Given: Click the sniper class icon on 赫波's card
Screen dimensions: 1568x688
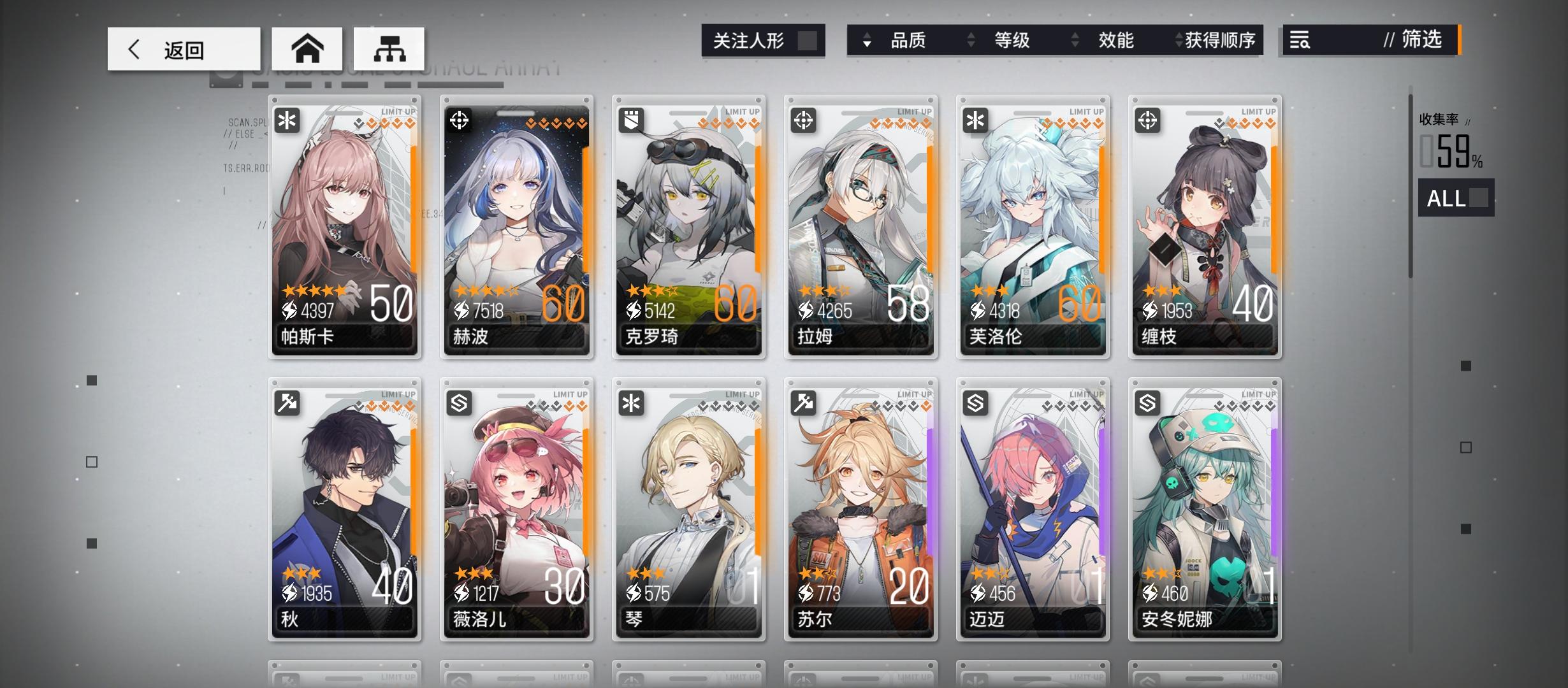Looking at the screenshot, I should [x=460, y=120].
